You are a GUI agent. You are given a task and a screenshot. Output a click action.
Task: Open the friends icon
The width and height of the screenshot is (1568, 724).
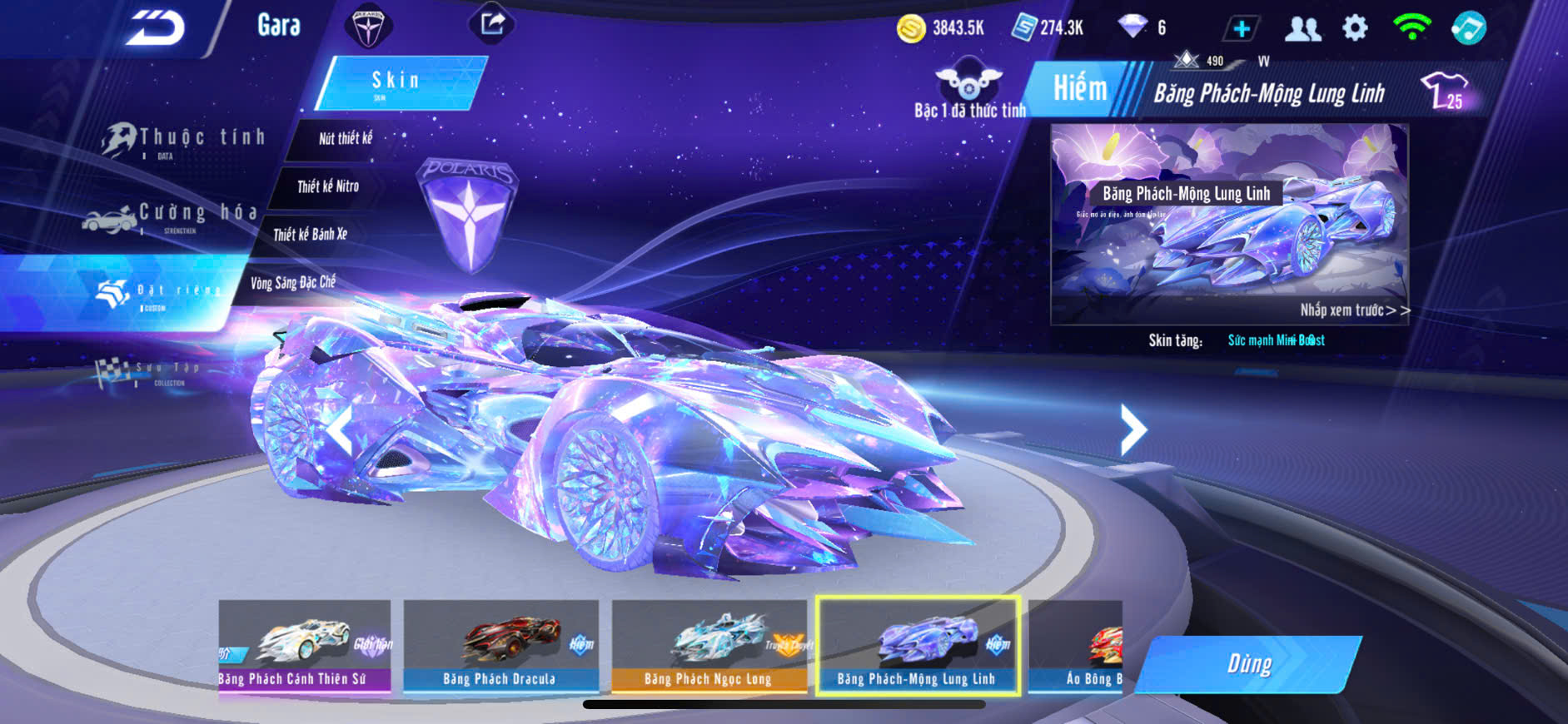tap(1302, 28)
